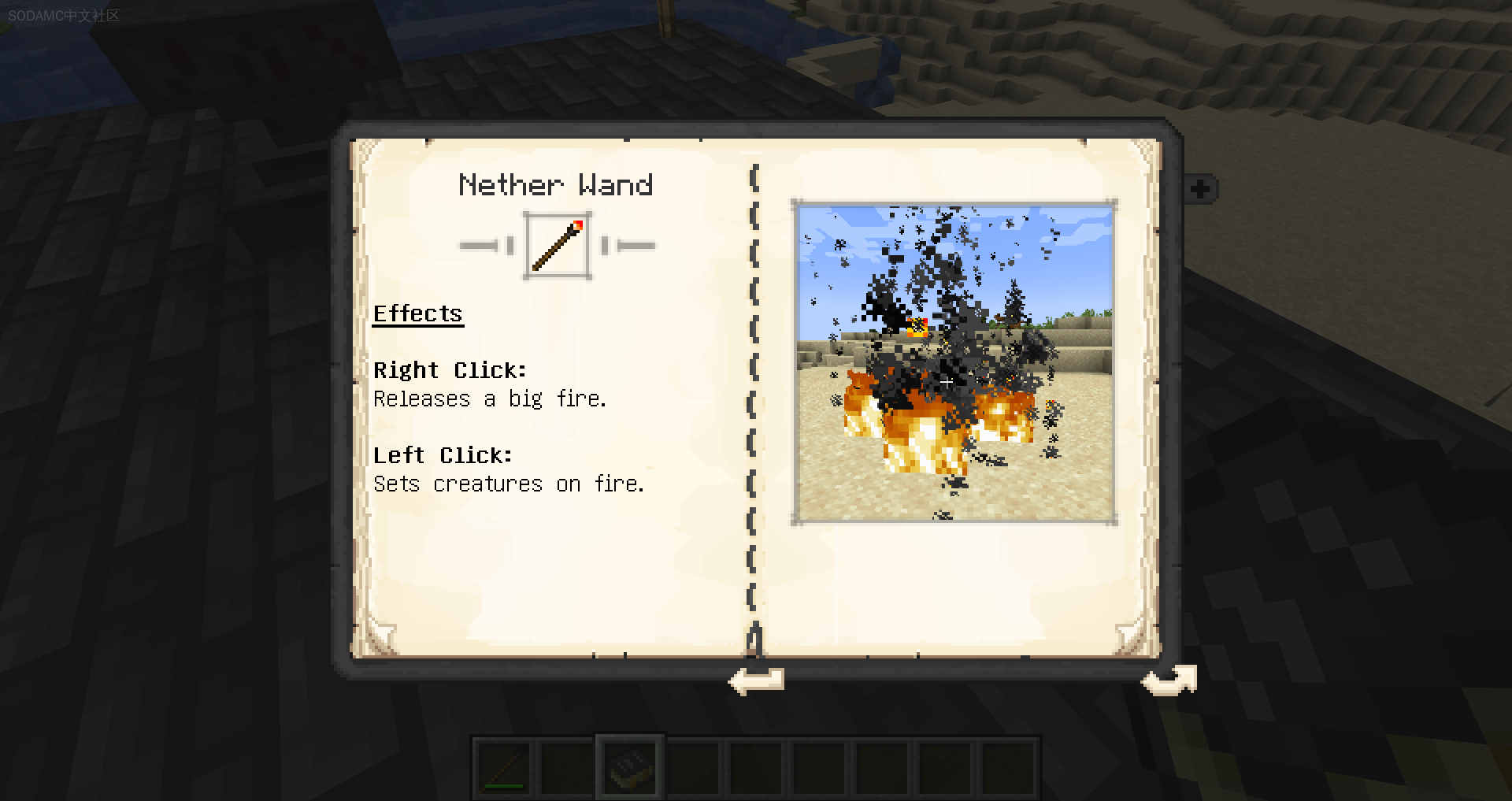Add a bookmark with the plus tab
The height and width of the screenshot is (801, 1512).
(1201, 189)
